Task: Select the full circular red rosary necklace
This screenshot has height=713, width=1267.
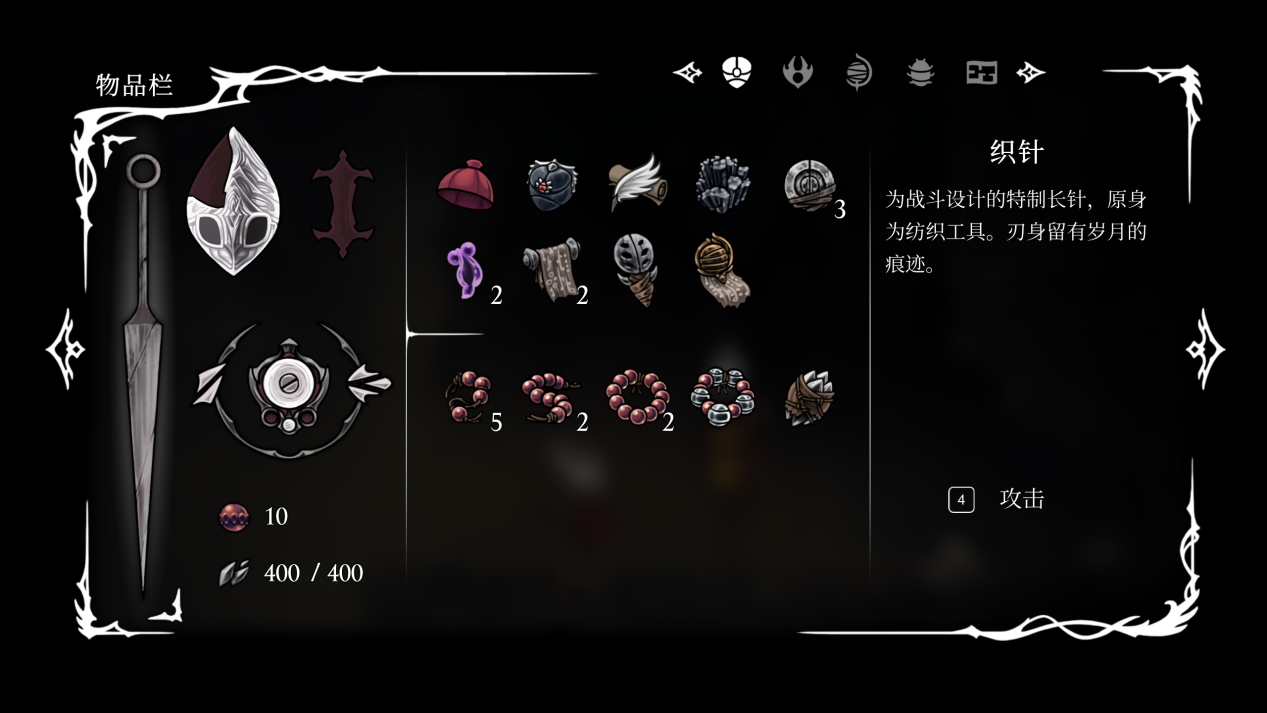Action: [637, 397]
